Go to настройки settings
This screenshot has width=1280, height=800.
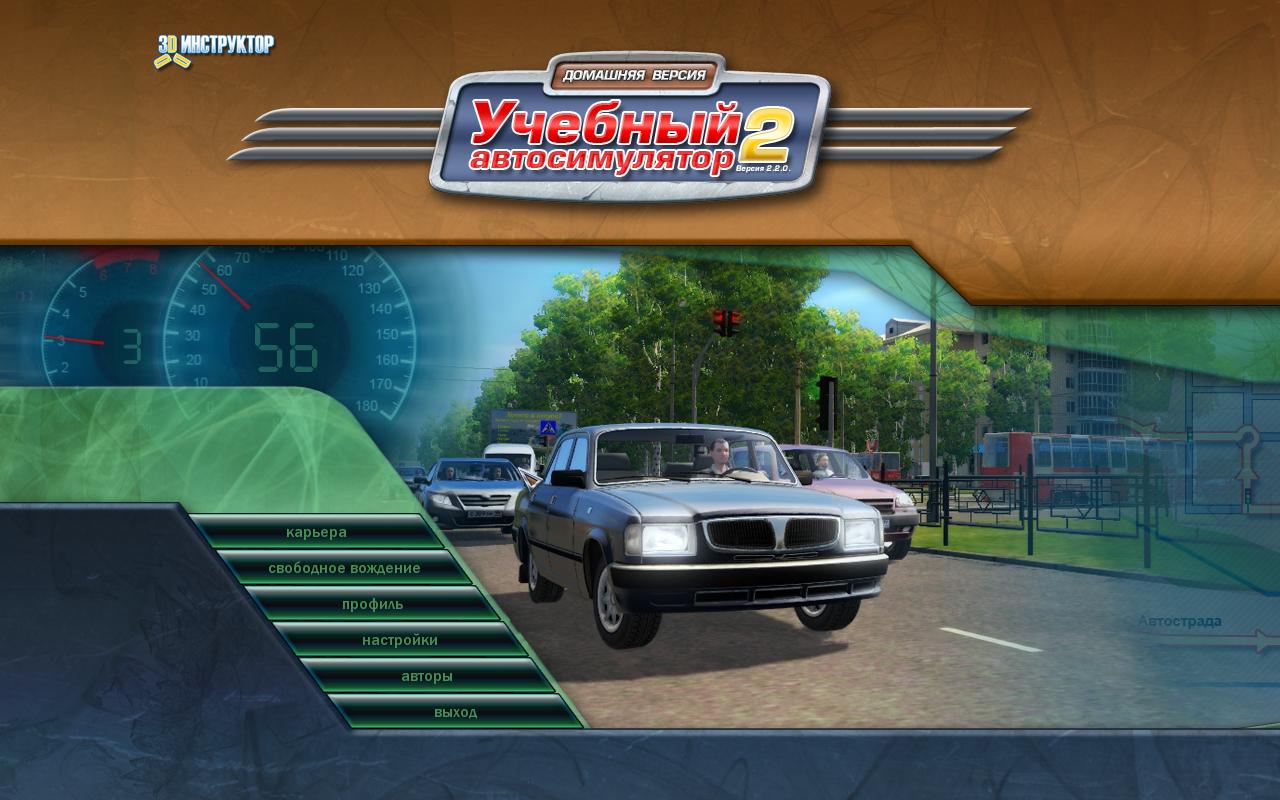(x=400, y=640)
